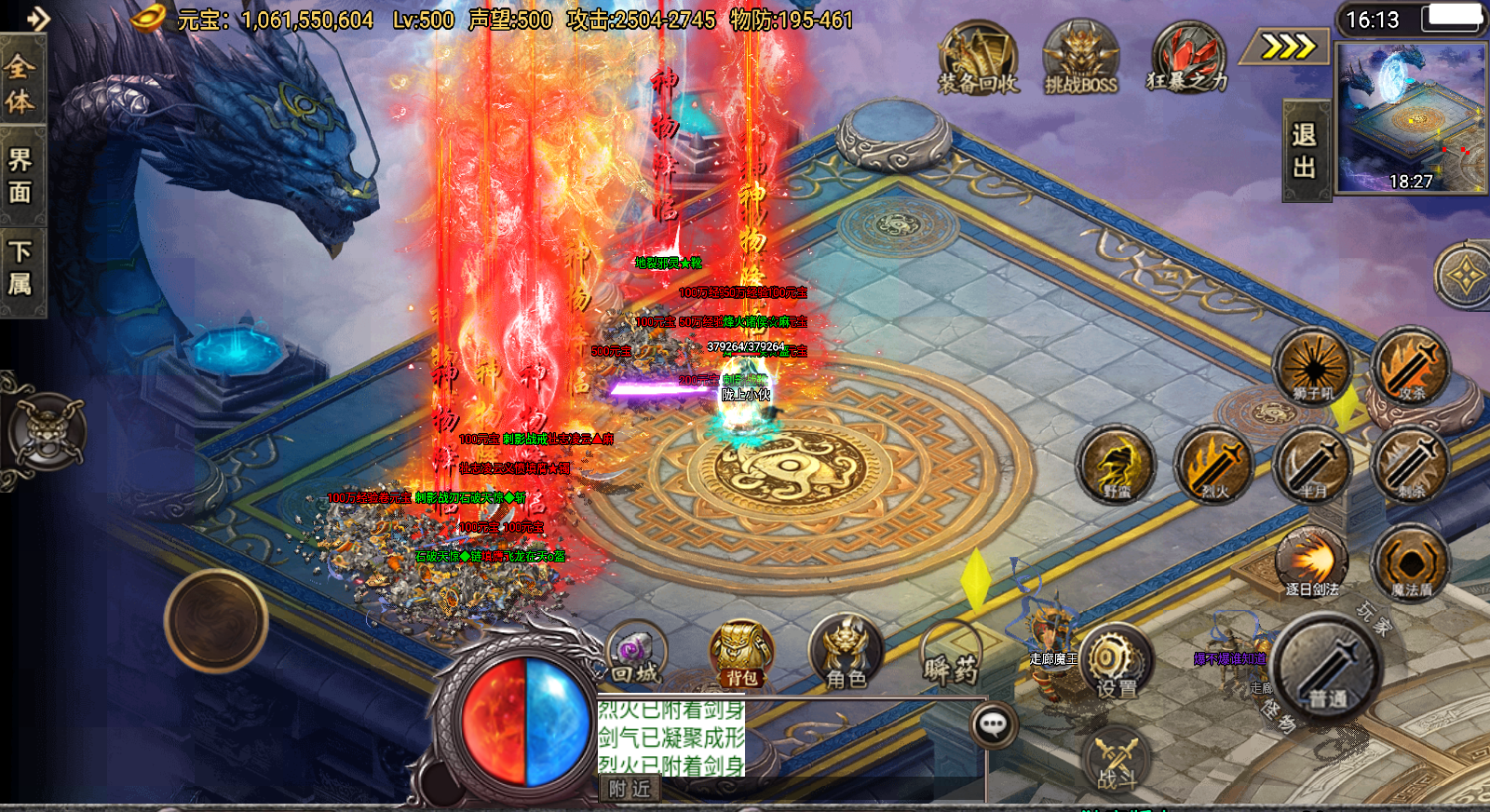Open the 背包 backpack inventory
Screen dimensions: 1490x812
coord(742,654)
